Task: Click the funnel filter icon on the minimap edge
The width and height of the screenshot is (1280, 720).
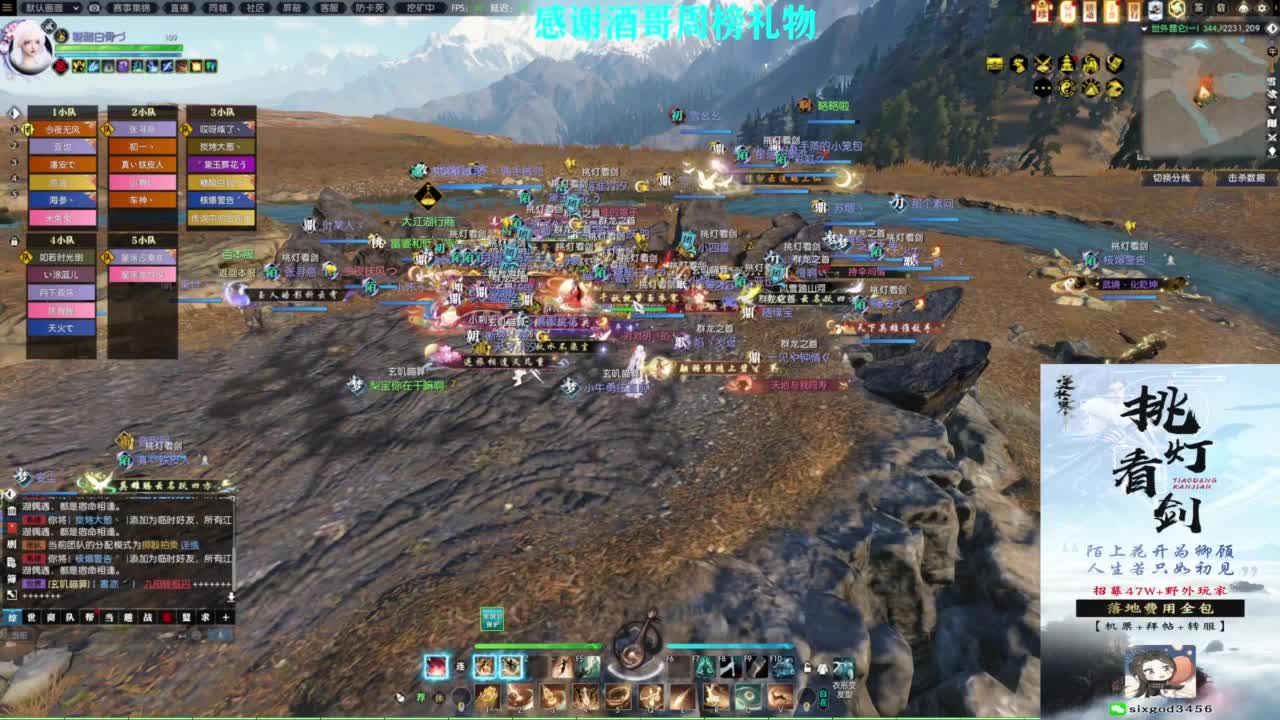Action: [x=1270, y=107]
